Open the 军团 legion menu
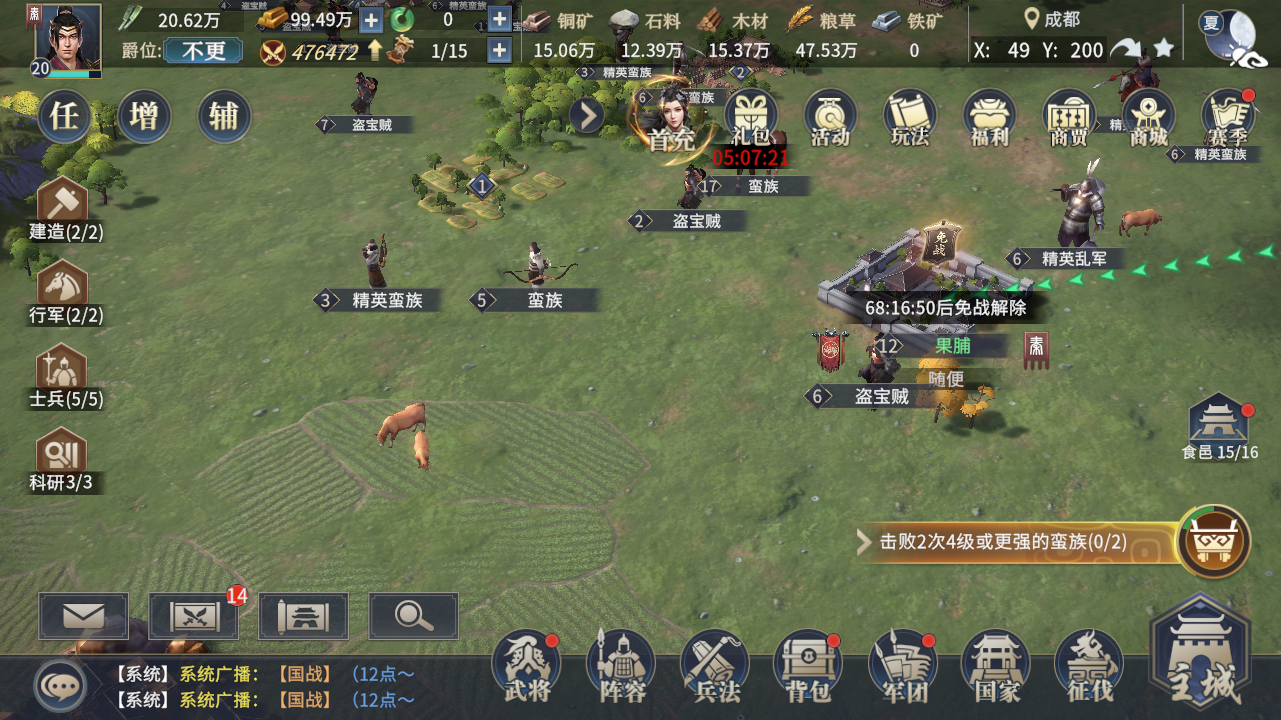The width and height of the screenshot is (1281, 720). pyautogui.click(x=902, y=665)
